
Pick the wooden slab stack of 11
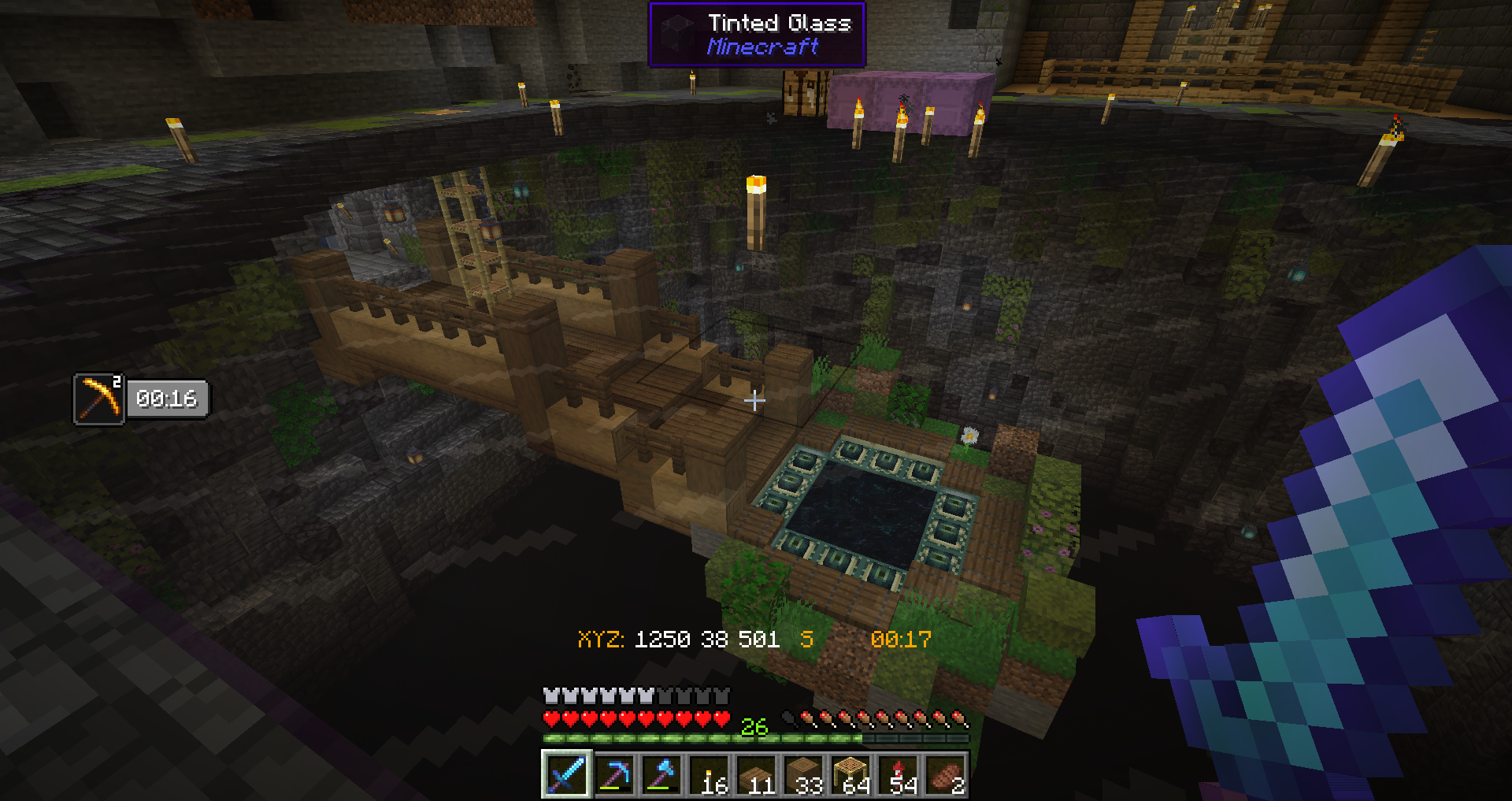click(756, 774)
